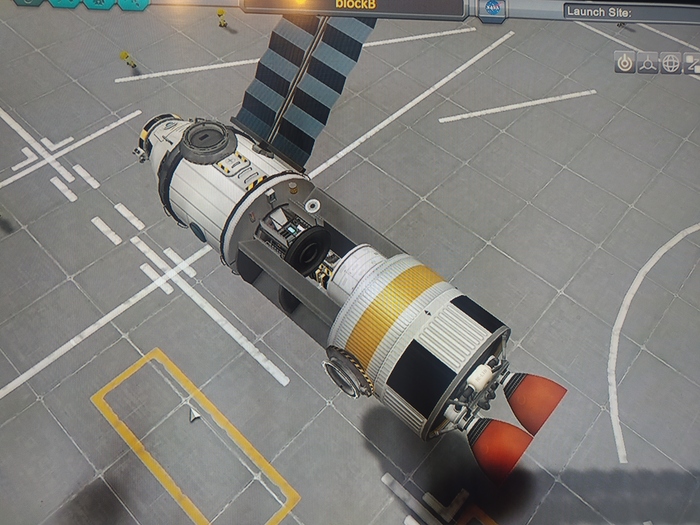
Task: Open the Launch Site selector
Action: coord(630,11)
